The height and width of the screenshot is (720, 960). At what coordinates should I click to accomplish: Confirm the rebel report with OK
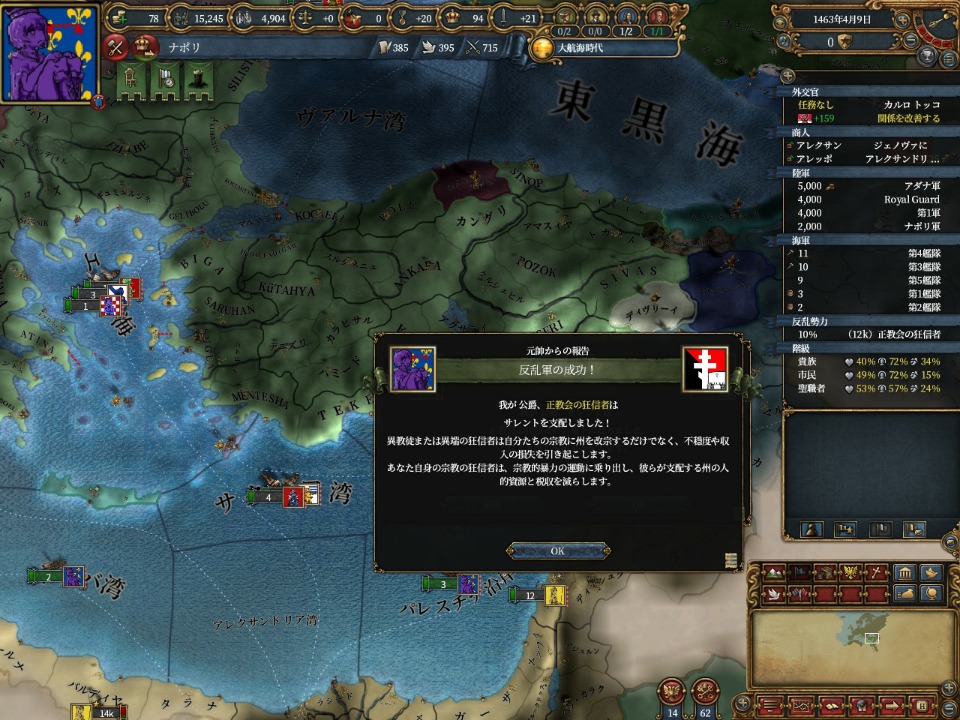coord(558,551)
